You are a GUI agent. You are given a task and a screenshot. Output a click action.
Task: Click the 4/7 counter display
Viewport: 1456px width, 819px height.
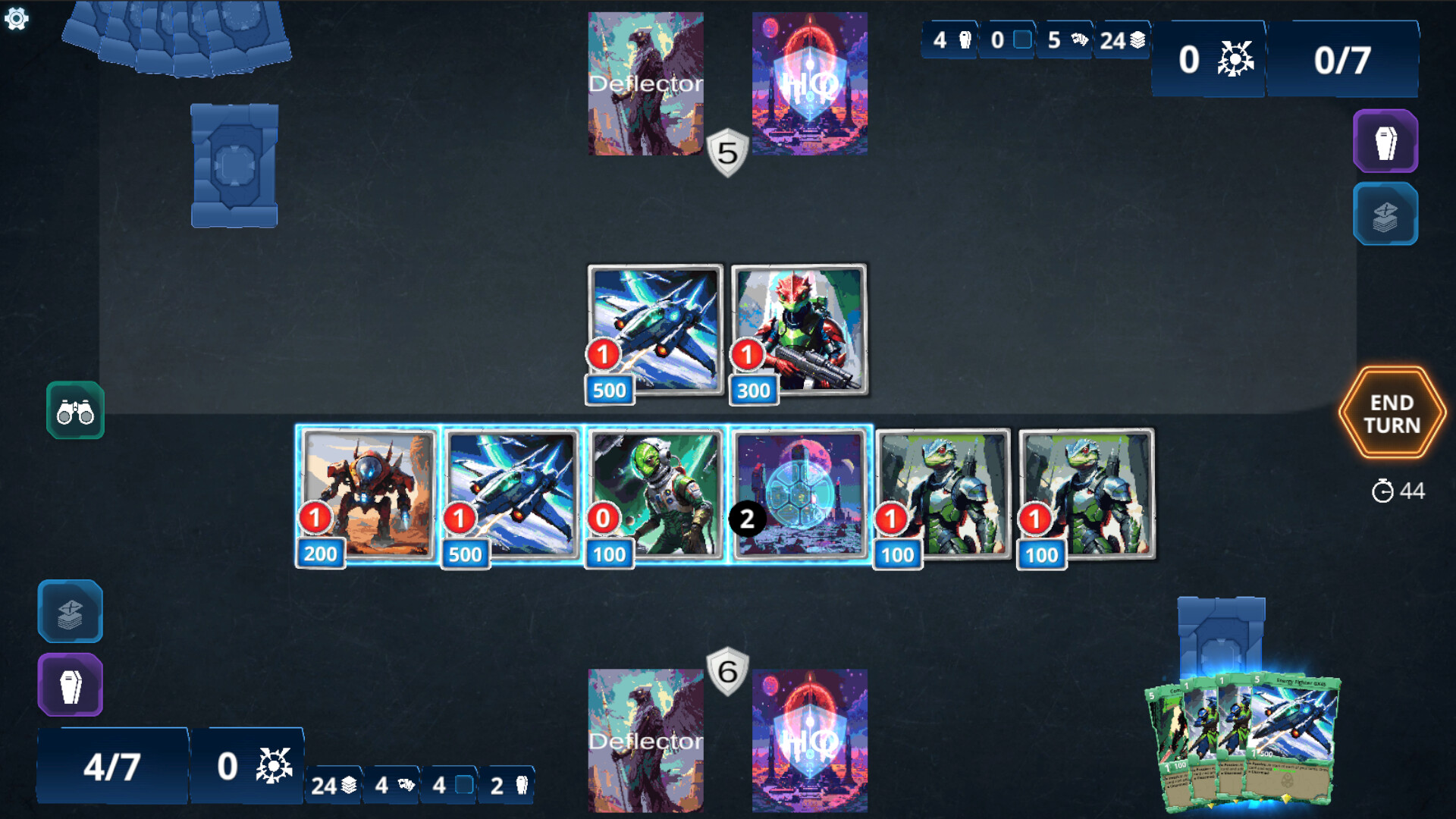coord(112,766)
